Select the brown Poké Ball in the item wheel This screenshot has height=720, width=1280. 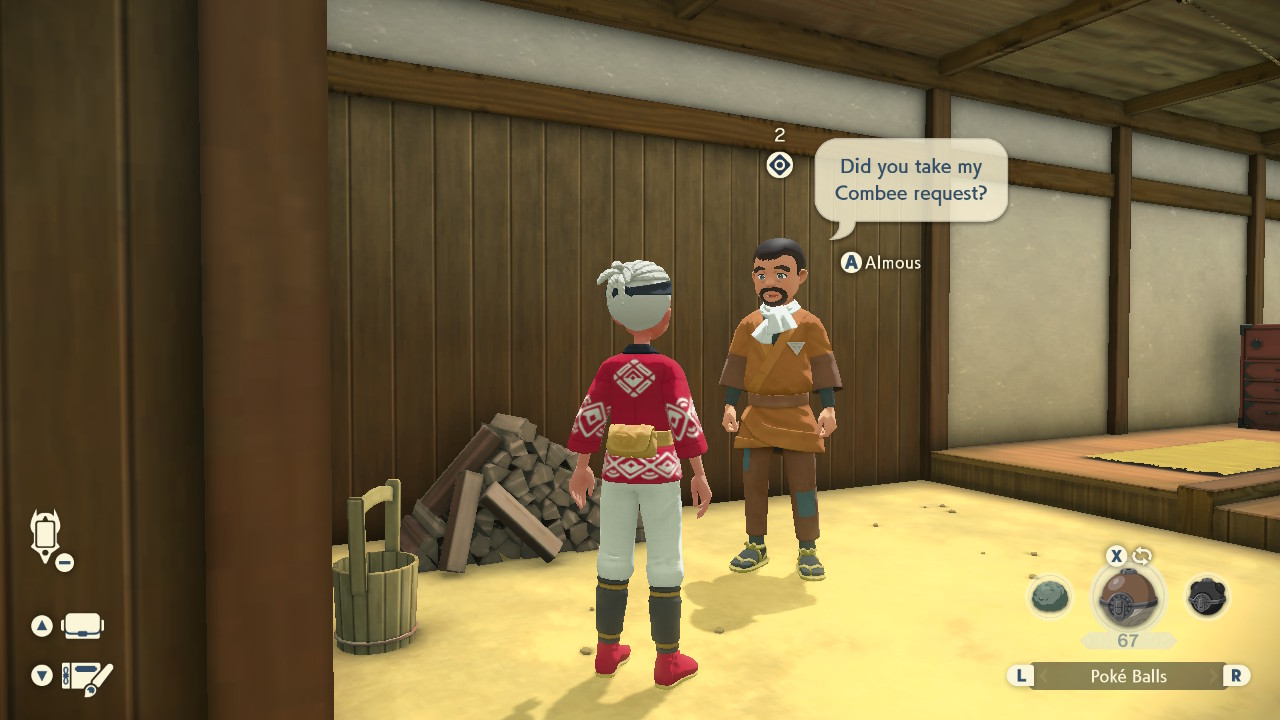point(1128,598)
